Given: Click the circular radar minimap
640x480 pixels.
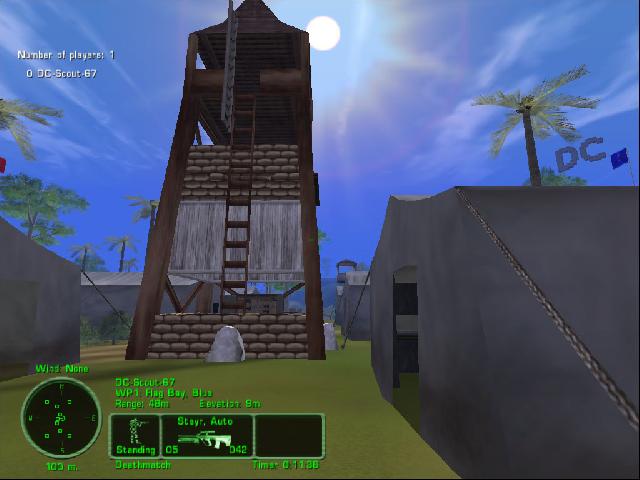Looking at the screenshot, I should pos(59,416).
